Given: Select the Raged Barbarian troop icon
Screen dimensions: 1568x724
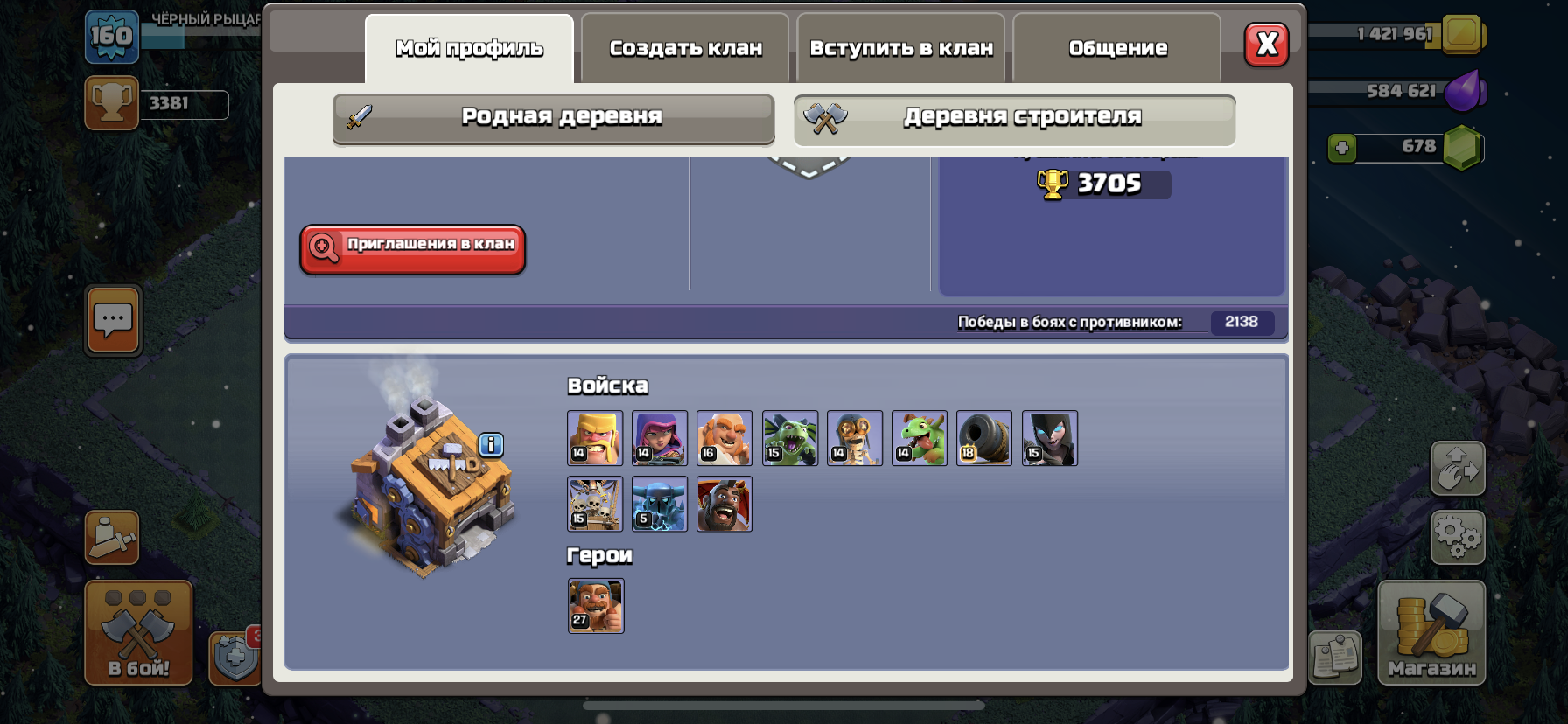Looking at the screenshot, I should tap(595, 438).
